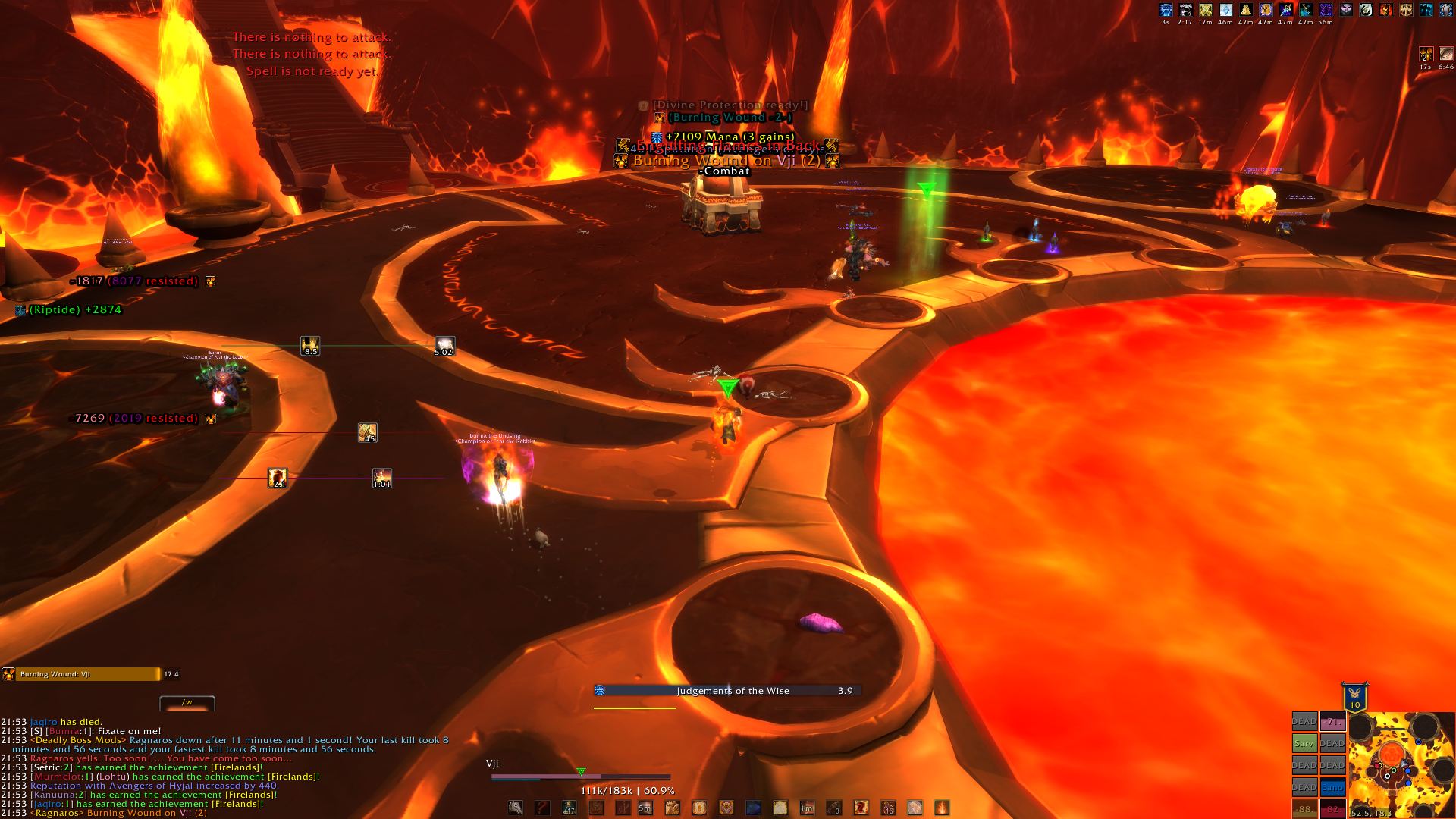
Task: Cast the flame ability on the action bar
Action: click(x=941, y=808)
